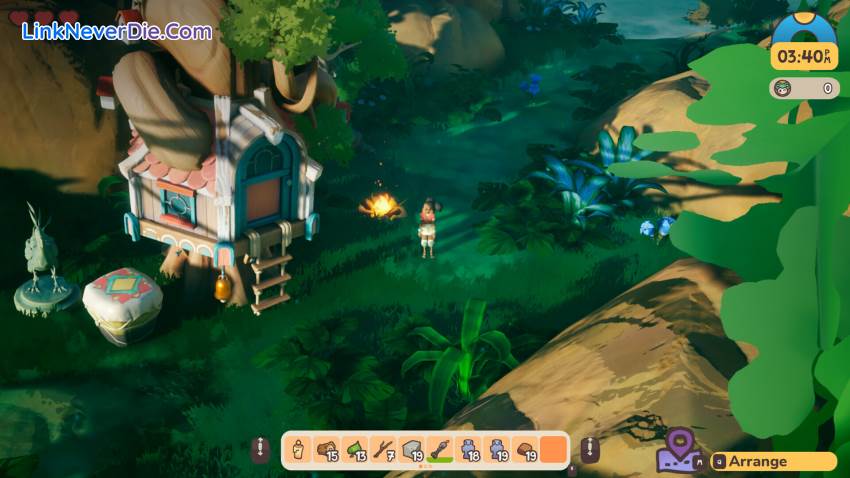Select the green leaf stack of 13
The width and height of the screenshot is (850, 478).
pos(355,449)
